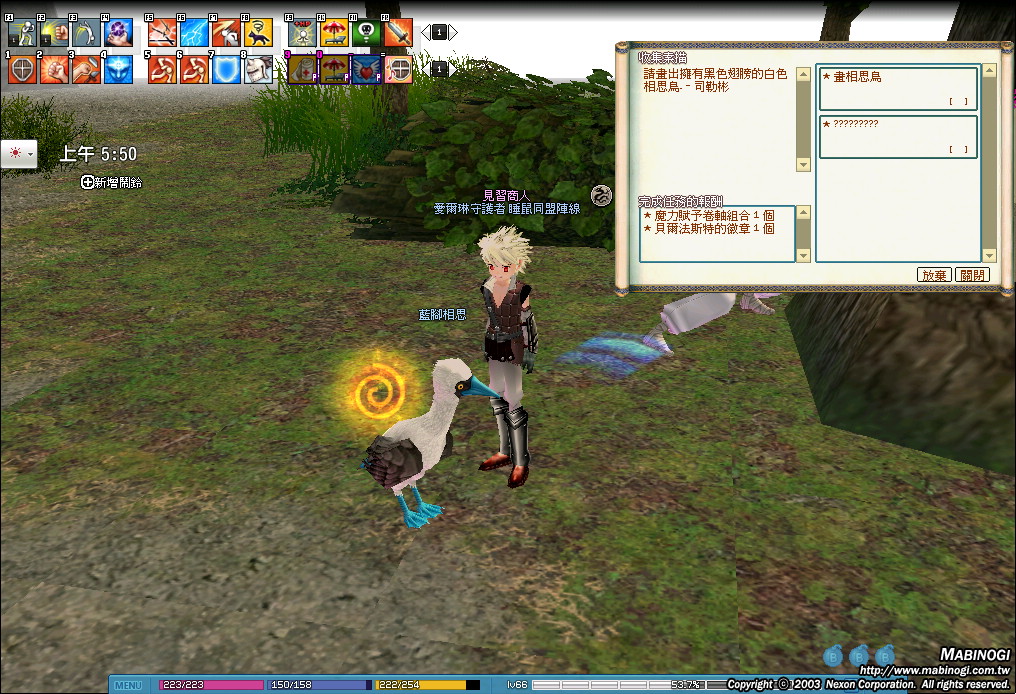
Task: Go to the next page of the top hotbar
Action: pos(453,32)
